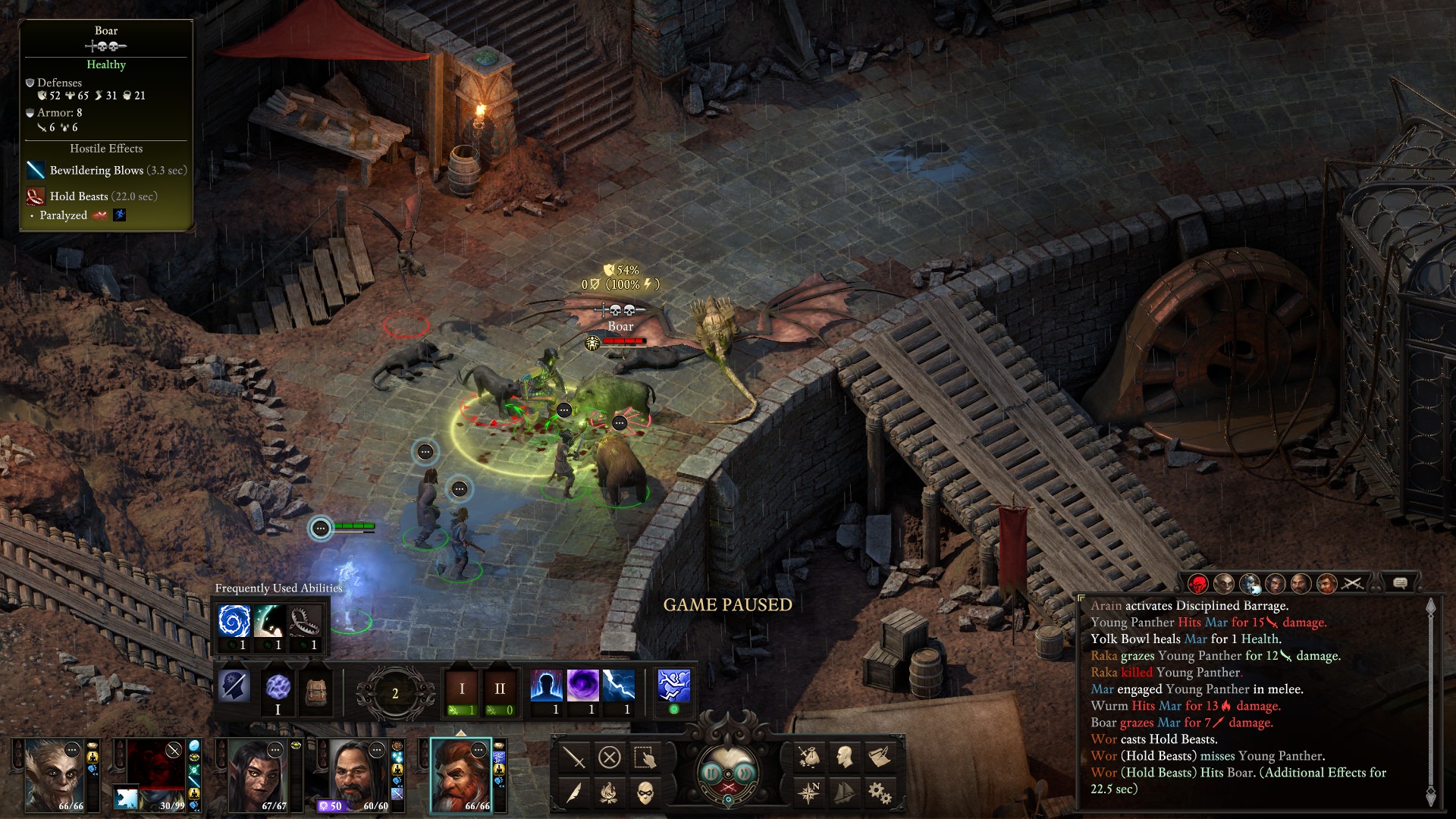Screen dimensions: 1456x819
Task: Select the red-bearded dwarf portrait
Action: [460, 773]
